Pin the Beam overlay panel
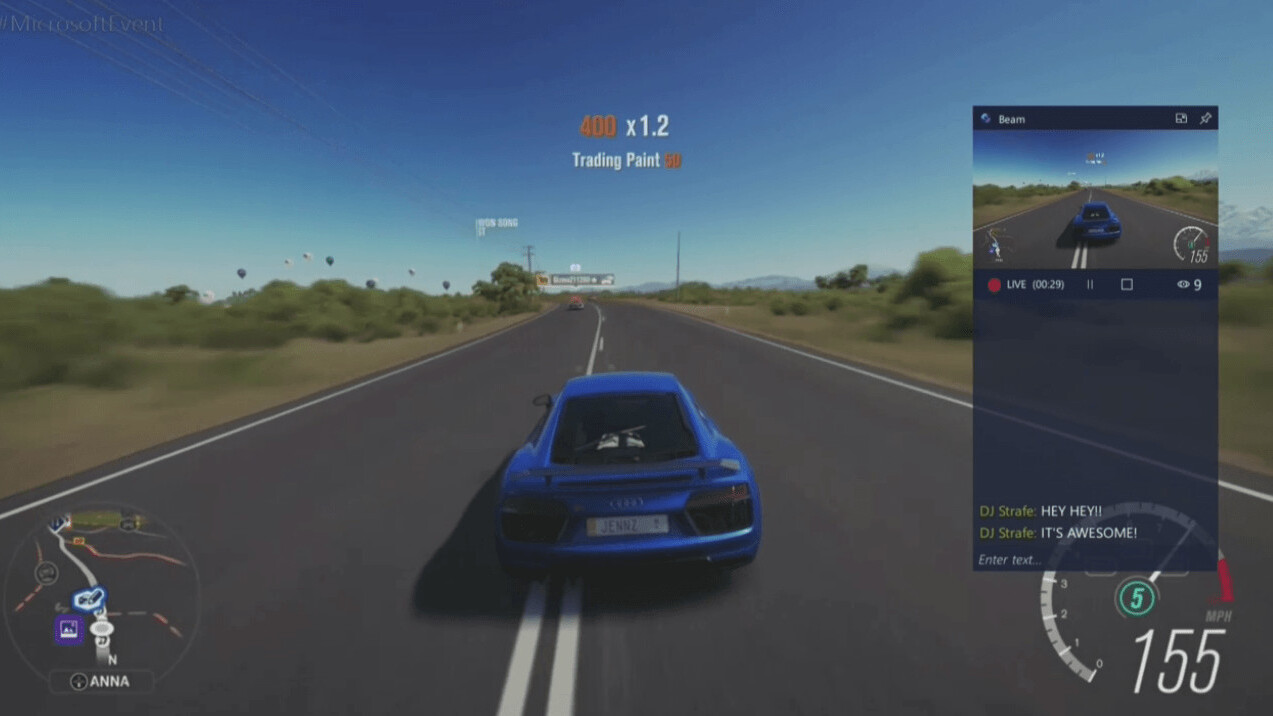The height and width of the screenshot is (716, 1273). point(1205,119)
